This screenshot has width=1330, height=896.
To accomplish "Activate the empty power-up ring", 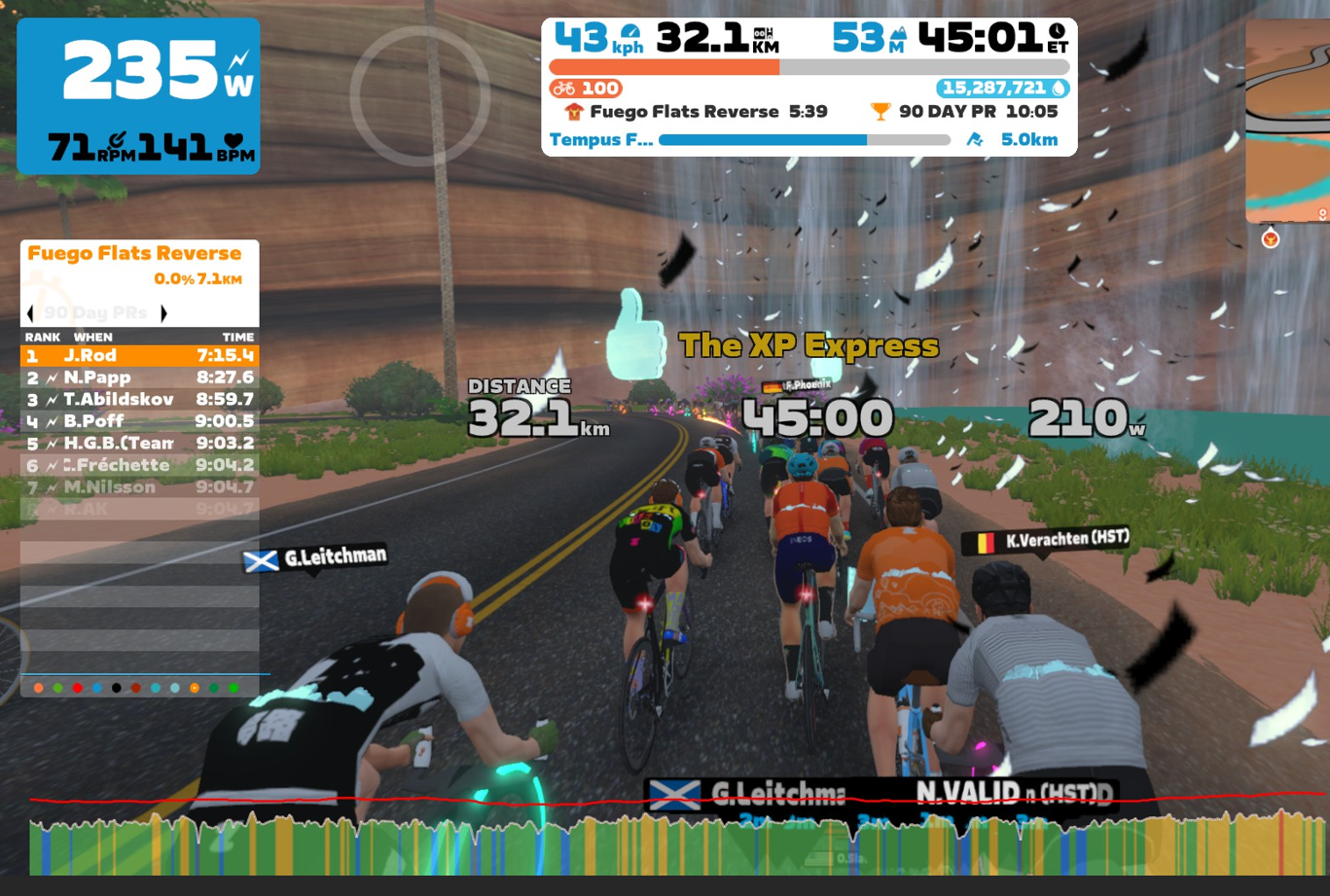I will coord(419,95).
